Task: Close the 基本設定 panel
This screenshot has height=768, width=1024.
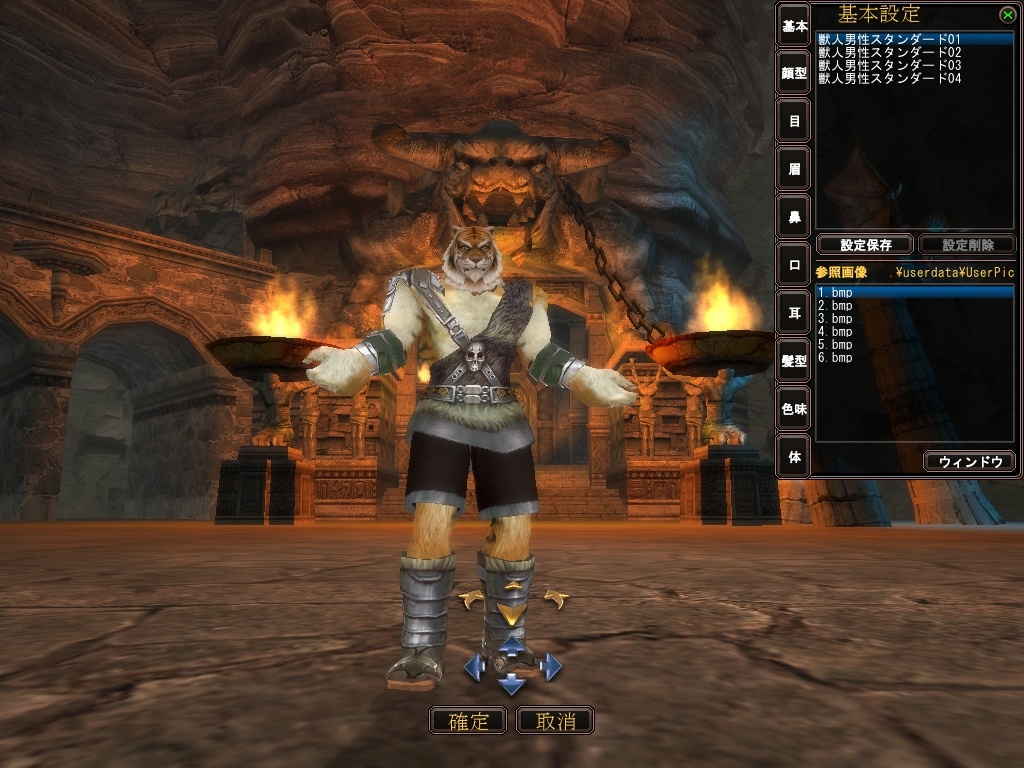Action: (x=1006, y=14)
